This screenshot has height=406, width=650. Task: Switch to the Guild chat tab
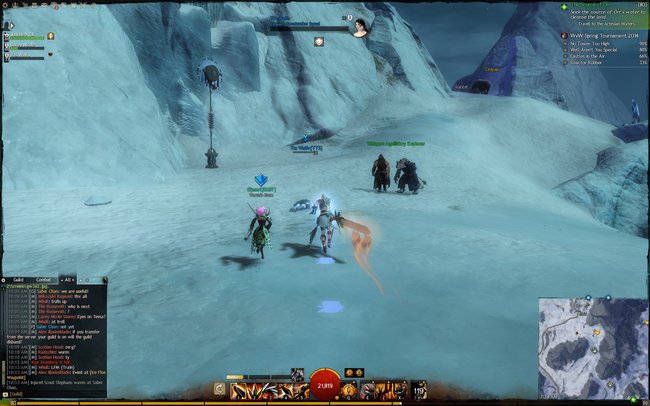coord(18,279)
